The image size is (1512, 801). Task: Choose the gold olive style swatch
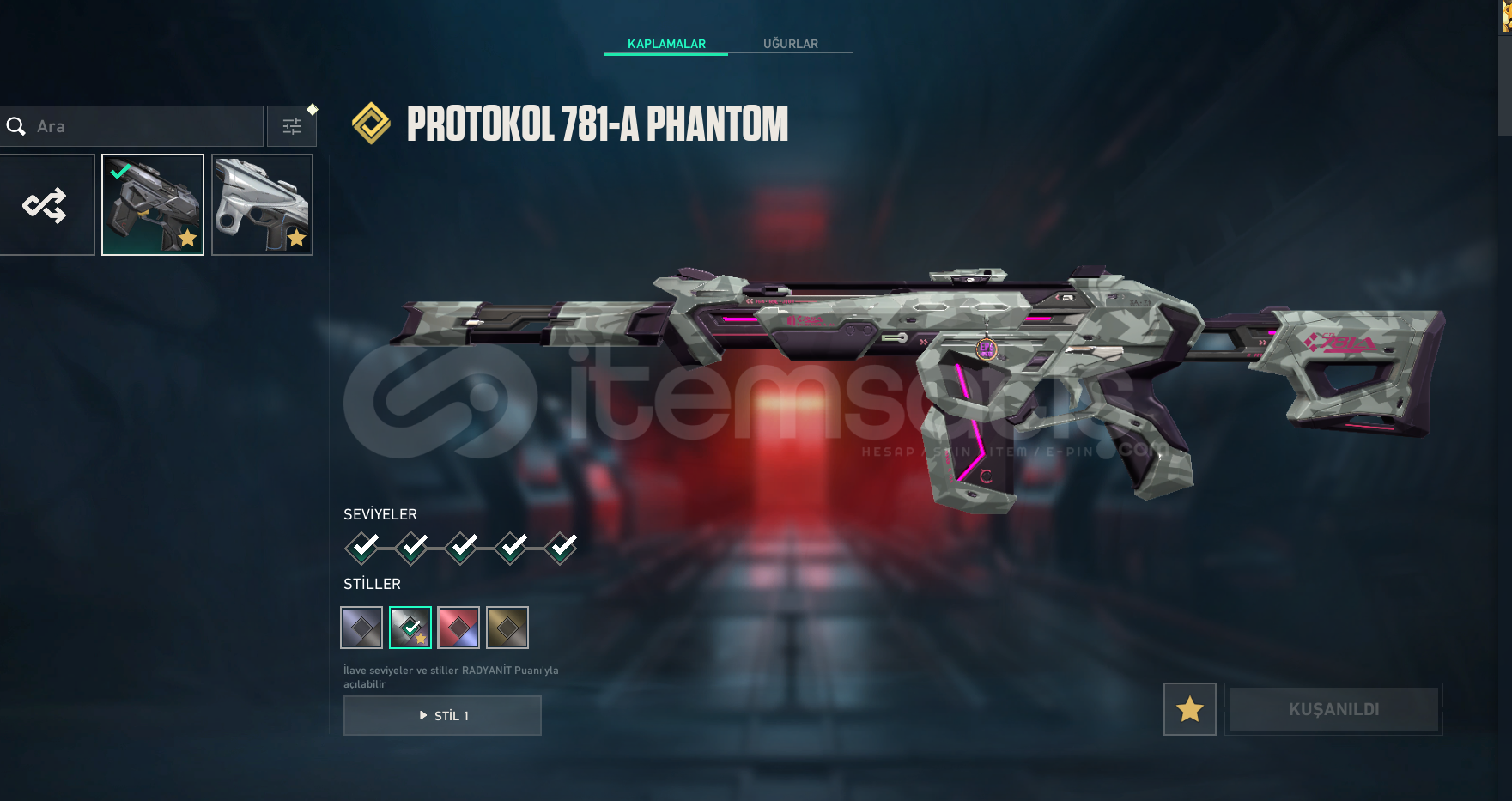click(507, 628)
